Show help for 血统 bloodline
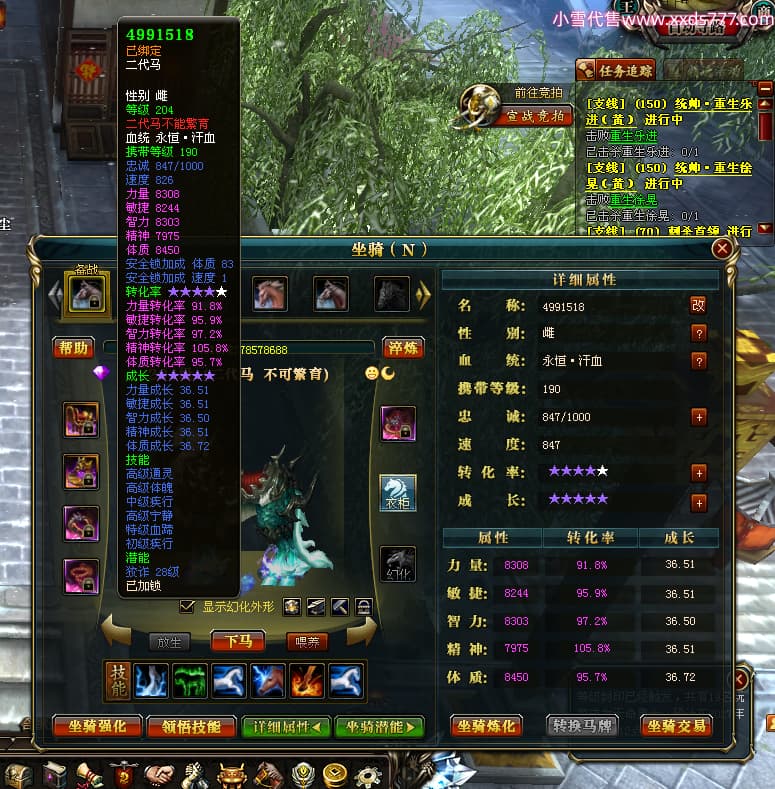775x789 pixels. [699, 361]
